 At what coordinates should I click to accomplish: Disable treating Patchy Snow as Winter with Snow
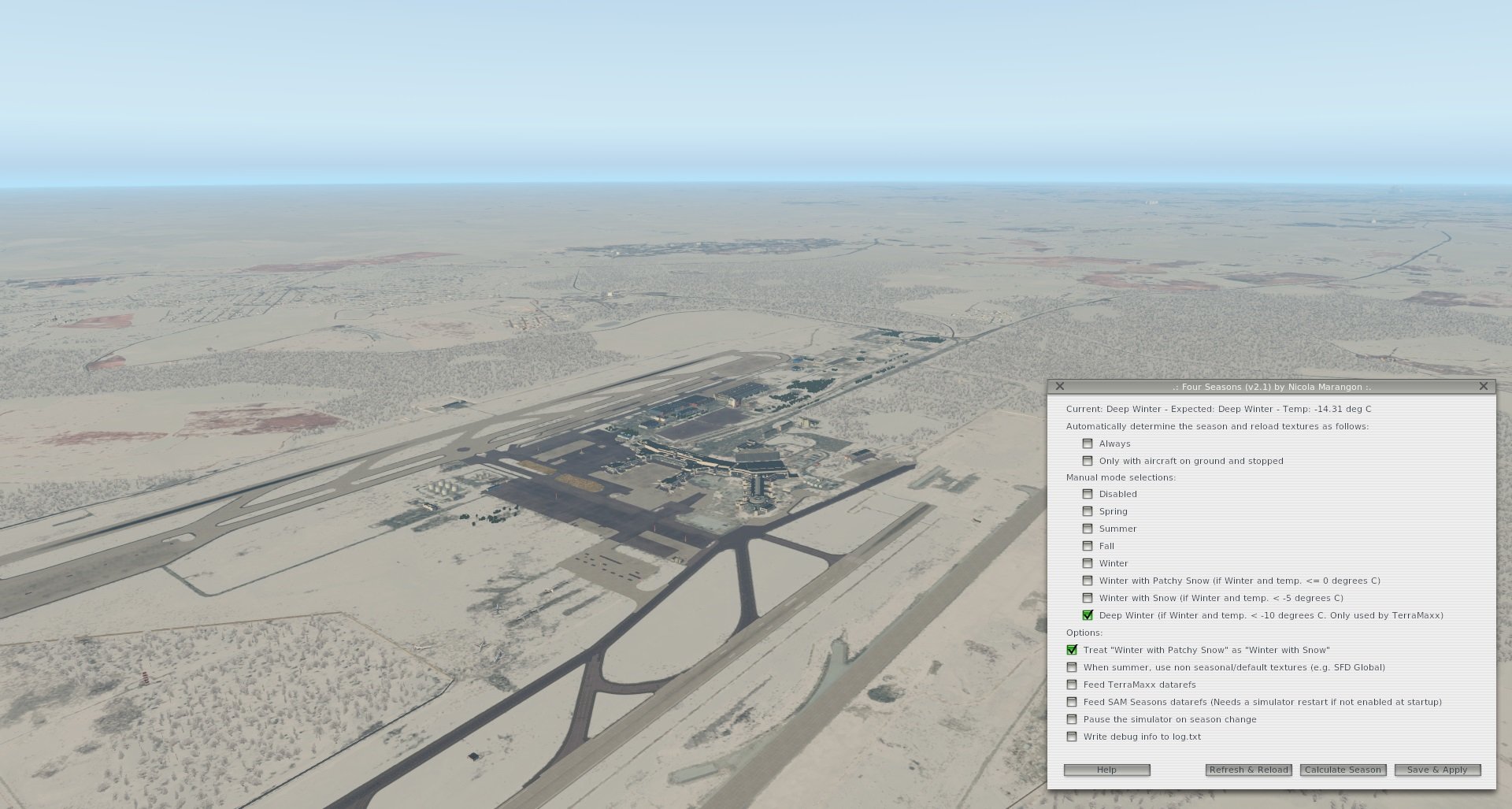pos(1073,650)
